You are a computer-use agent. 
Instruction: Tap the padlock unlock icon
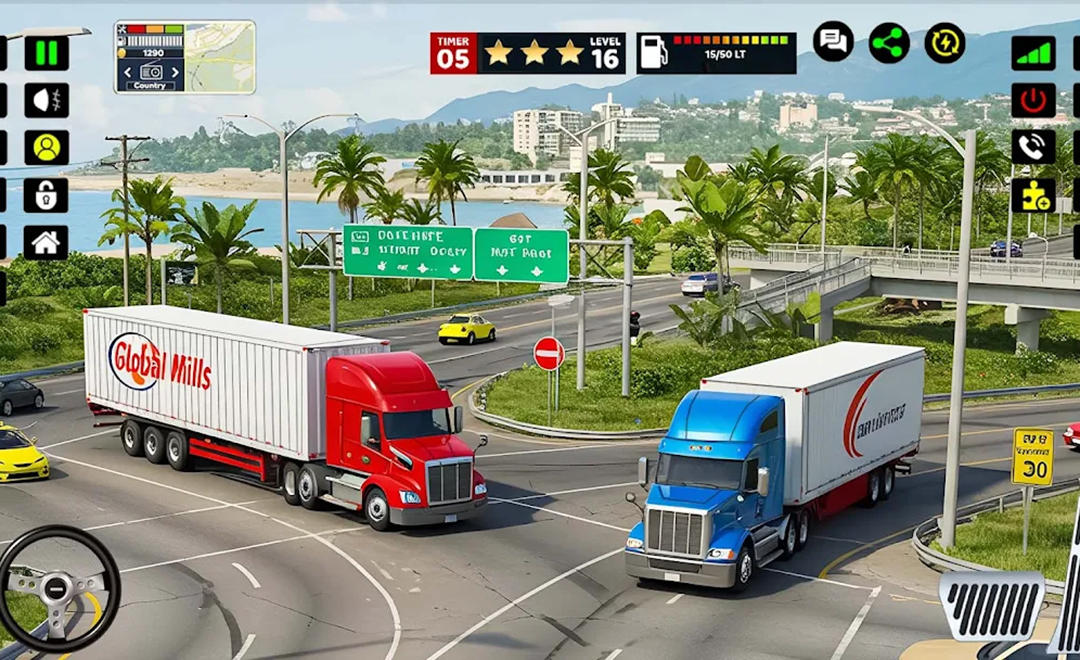[46, 195]
